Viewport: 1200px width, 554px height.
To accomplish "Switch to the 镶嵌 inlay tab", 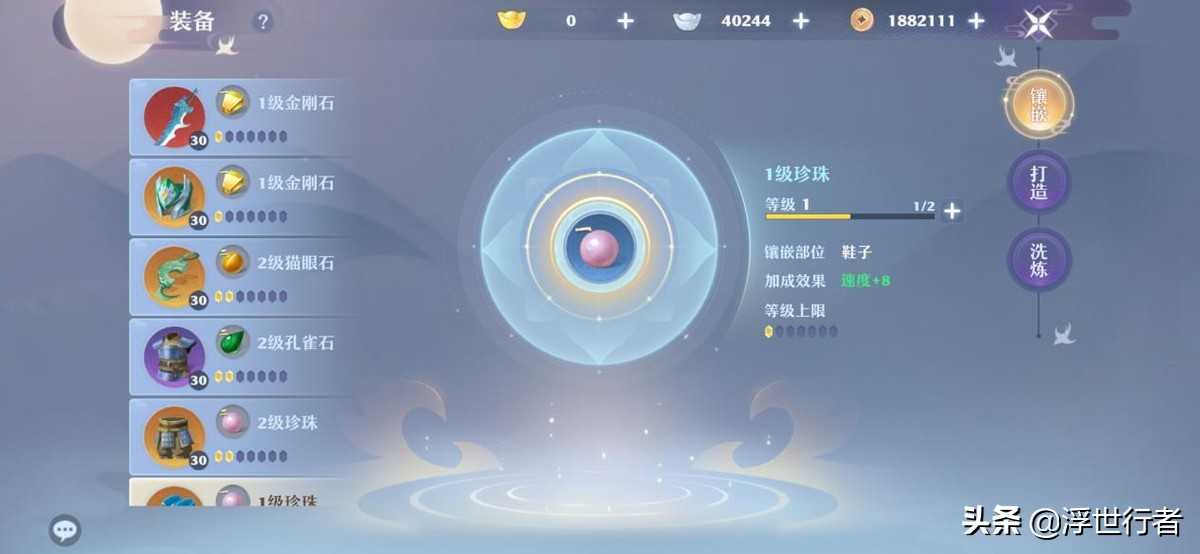I will point(1038,105).
